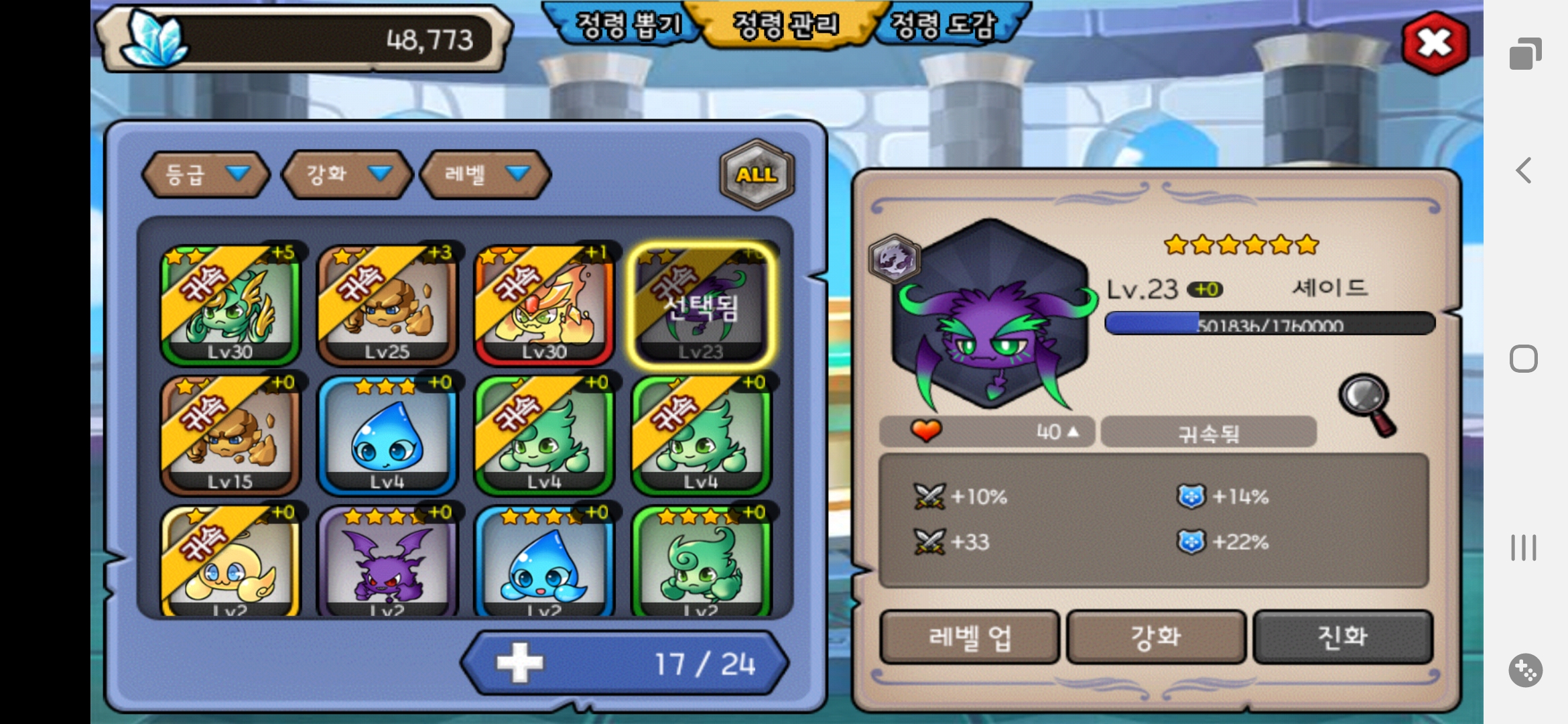Screen dimensions: 1568x724
Task: Tap the Android back navigation arrow
Action: (x=1524, y=170)
